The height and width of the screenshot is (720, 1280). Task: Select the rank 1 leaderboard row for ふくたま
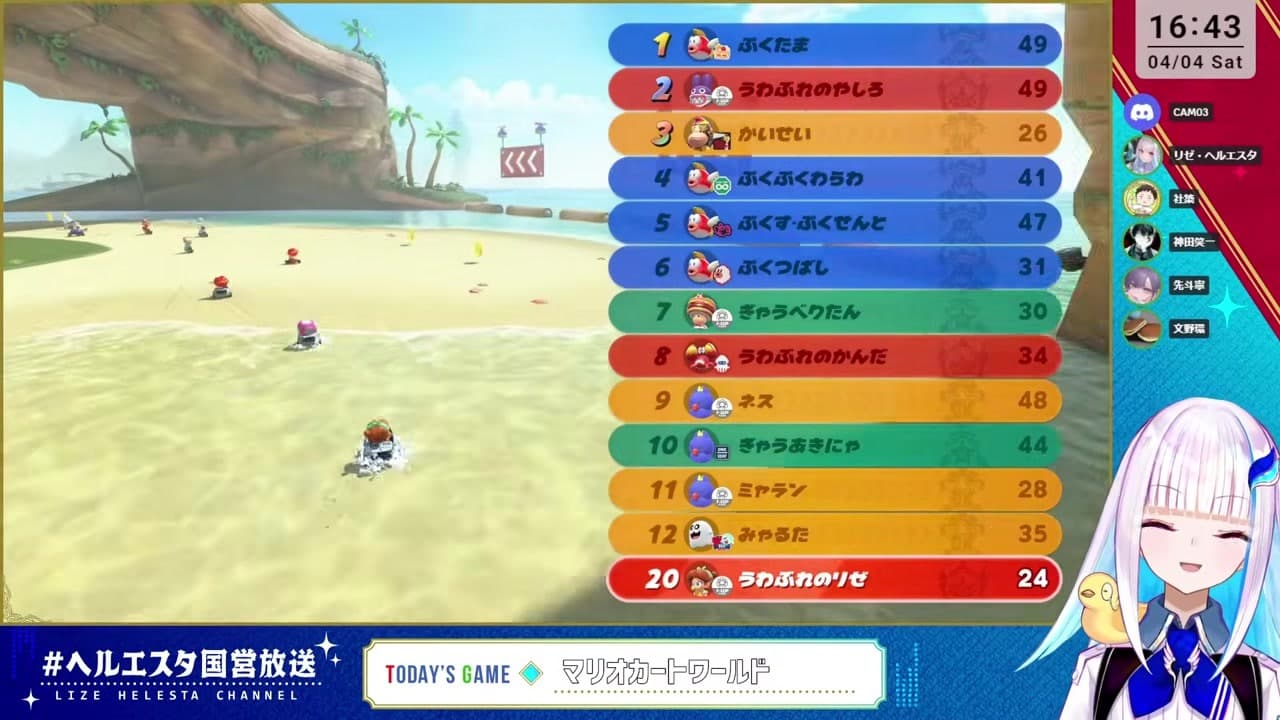click(x=835, y=45)
